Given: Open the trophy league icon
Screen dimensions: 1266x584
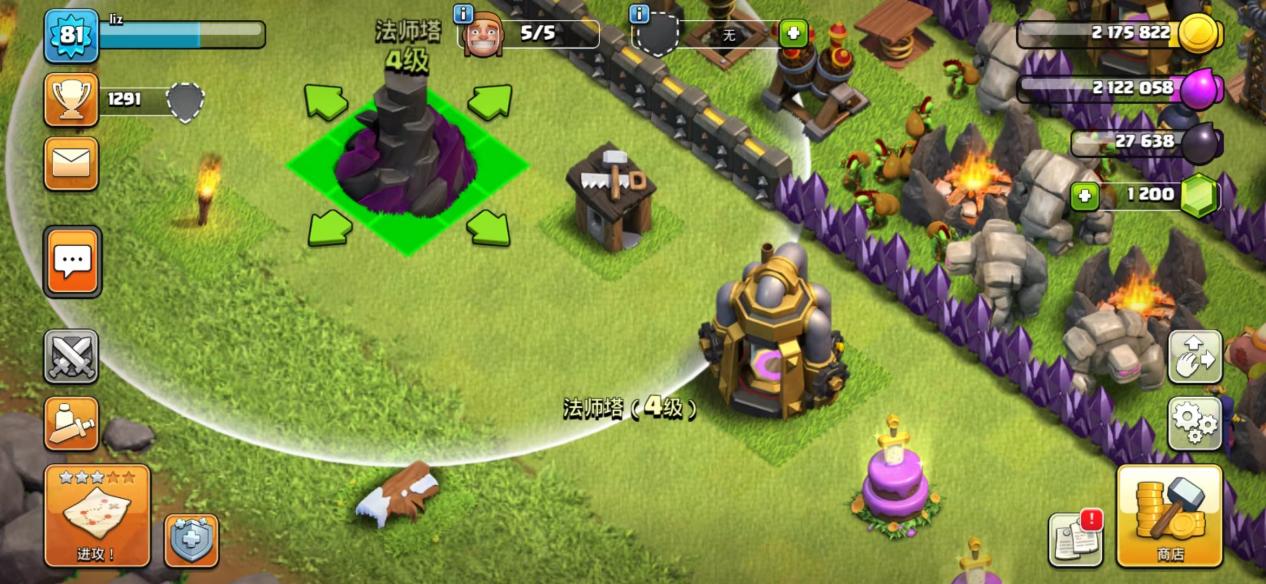Looking at the screenshot, I should 71,99.
